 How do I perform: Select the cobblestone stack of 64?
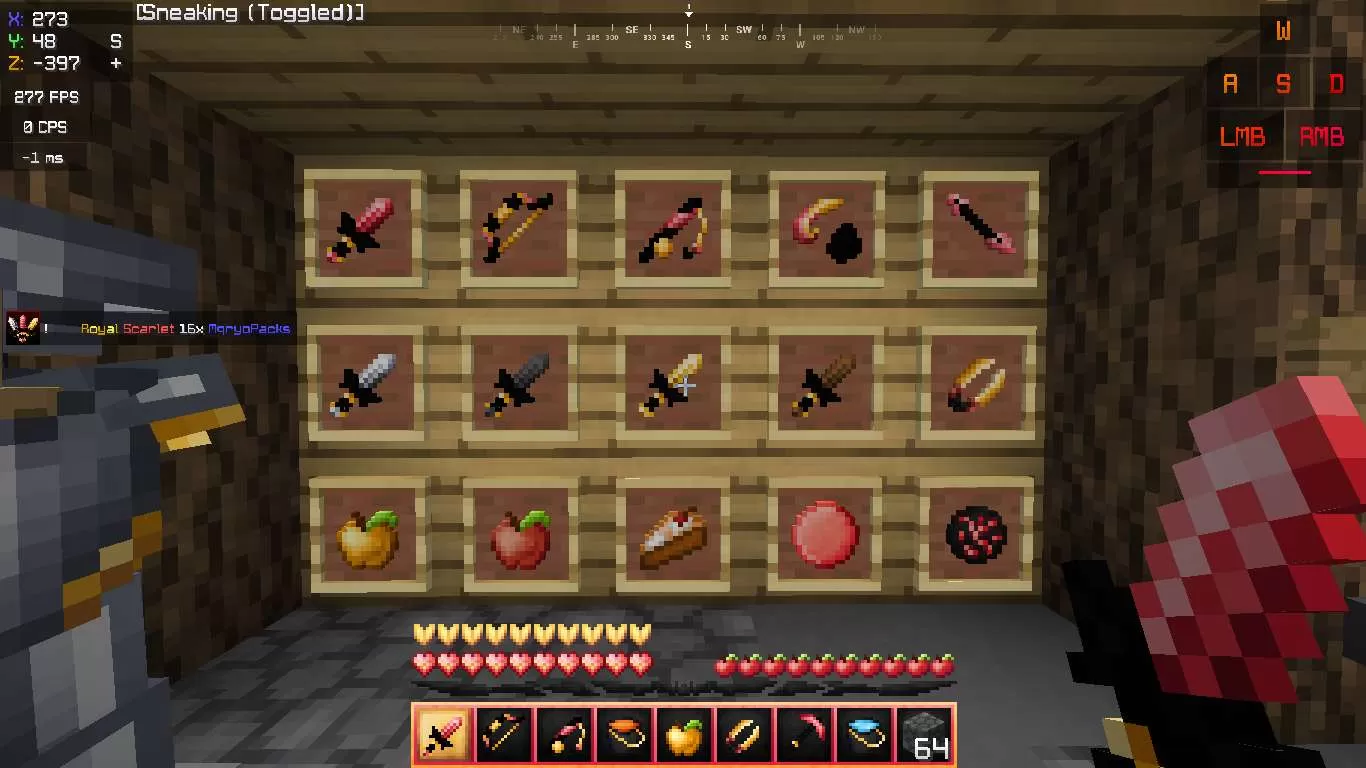tap(922, 735)
